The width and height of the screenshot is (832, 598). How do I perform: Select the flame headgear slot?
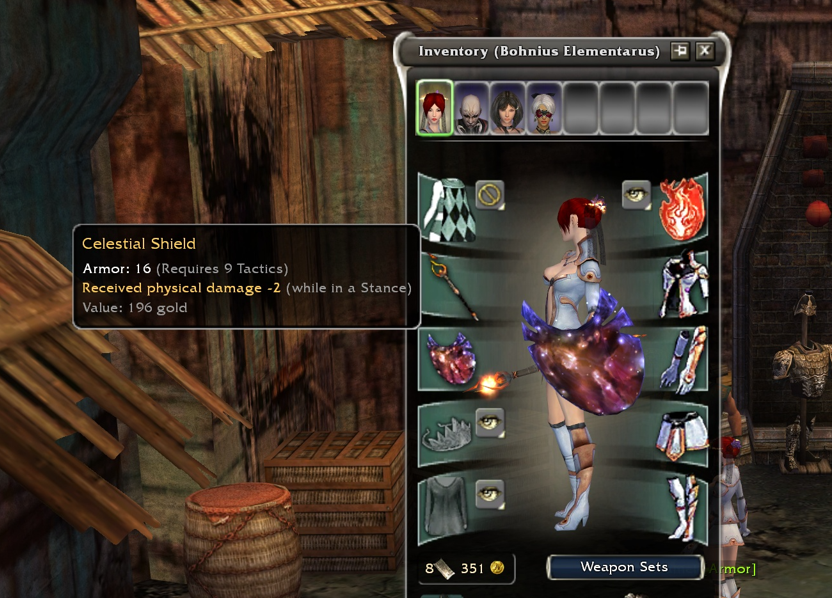click(681, 208)
